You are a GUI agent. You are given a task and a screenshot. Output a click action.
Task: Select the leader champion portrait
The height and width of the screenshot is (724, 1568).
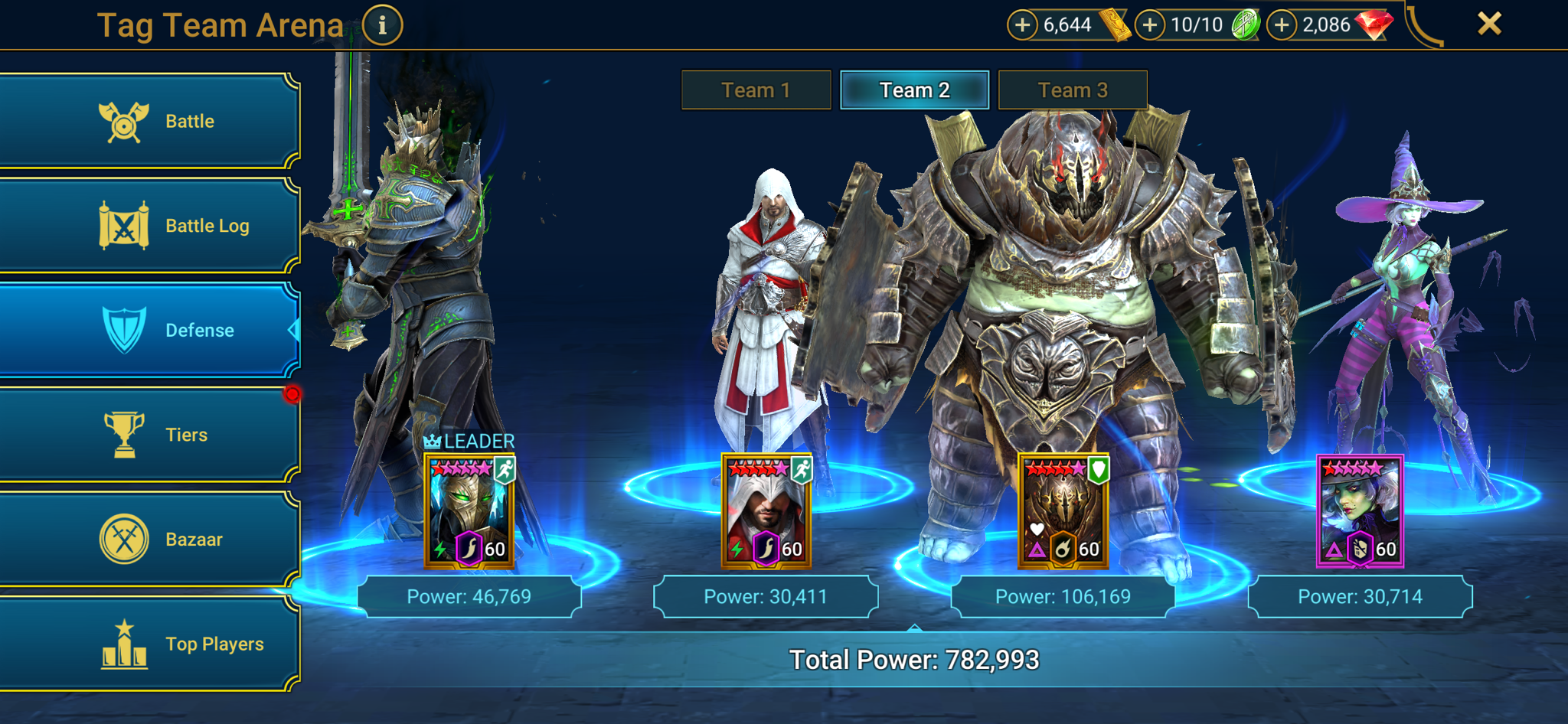469,511
